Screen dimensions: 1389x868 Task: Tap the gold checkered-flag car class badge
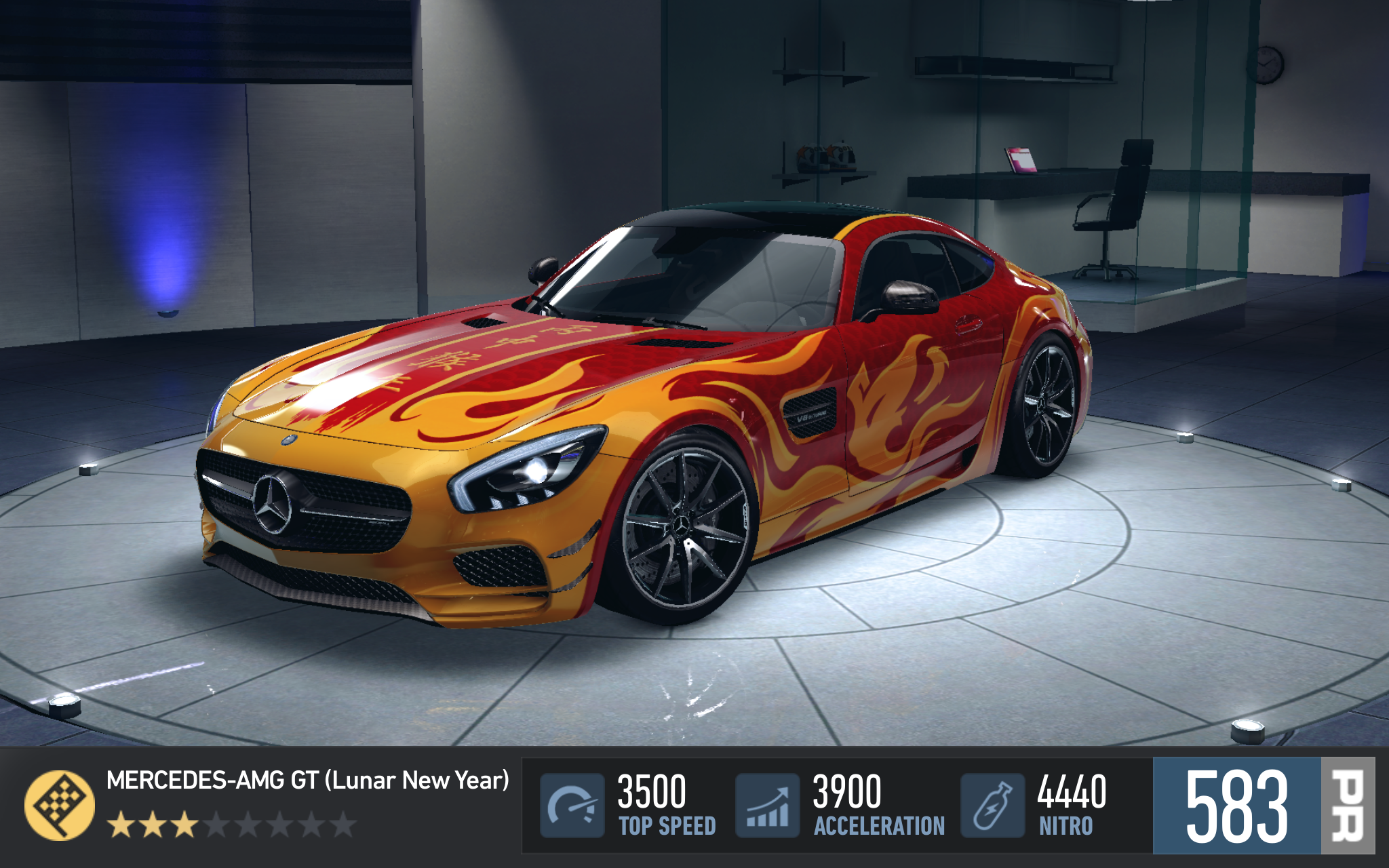(59, 805)
